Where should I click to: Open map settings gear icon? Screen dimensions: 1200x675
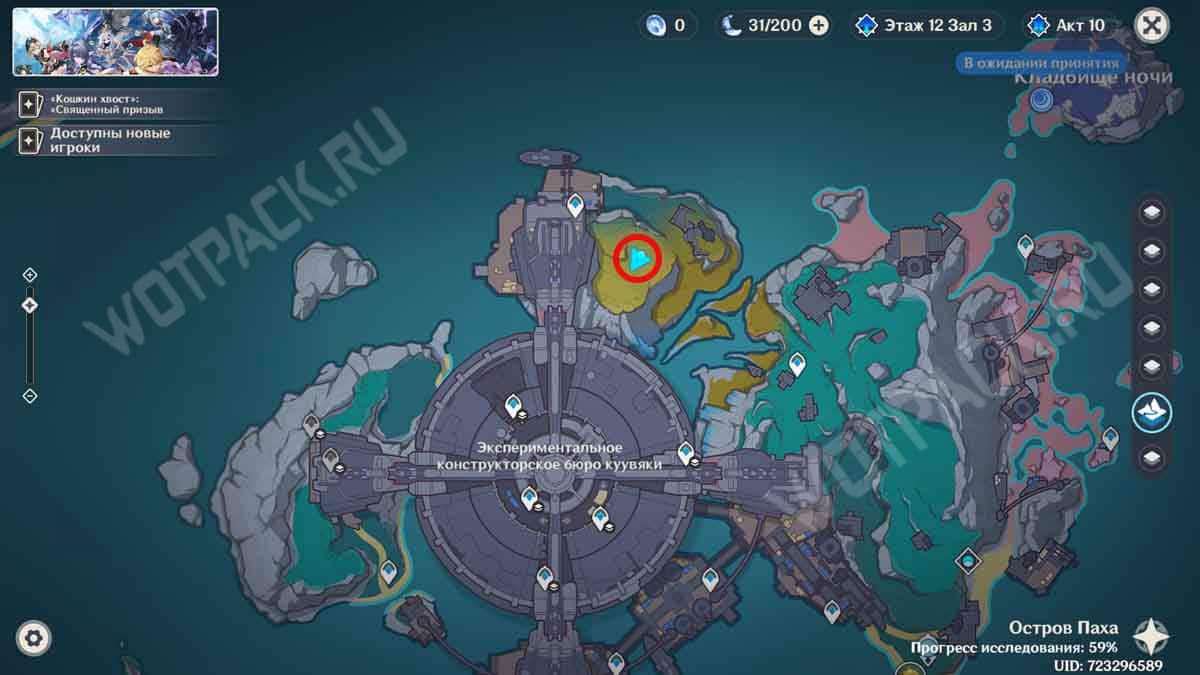coord(34,637)
